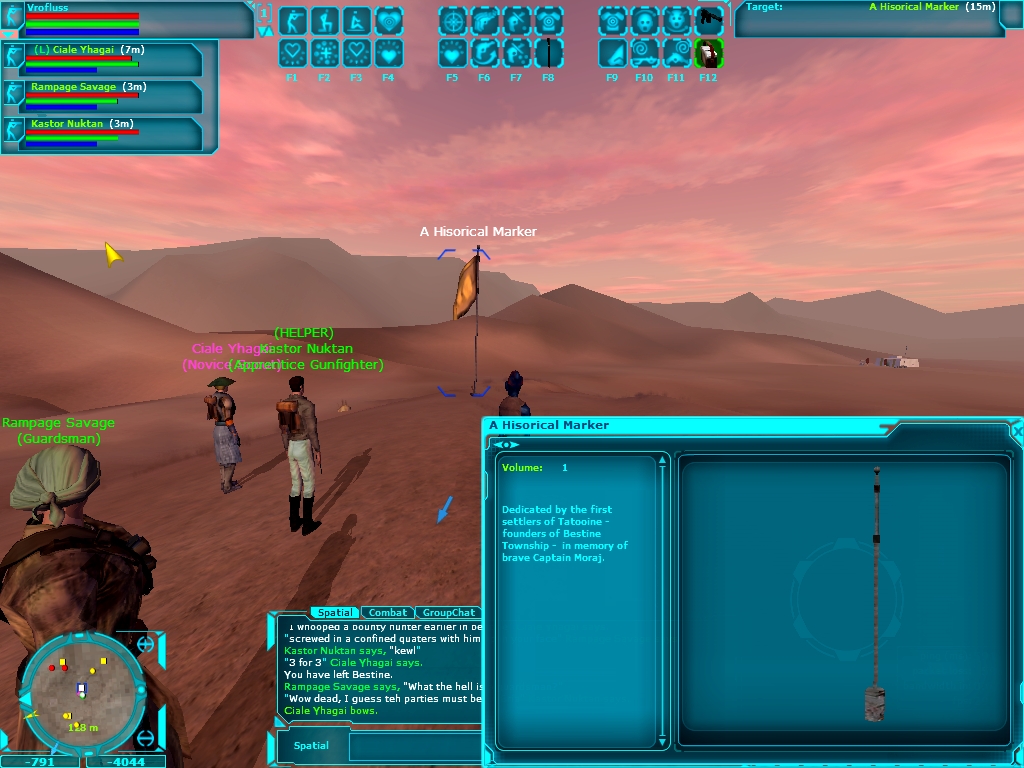The image size is (1024, 768).
Task: Use the kneeling posture icon on F2
Action: point(324,20)
